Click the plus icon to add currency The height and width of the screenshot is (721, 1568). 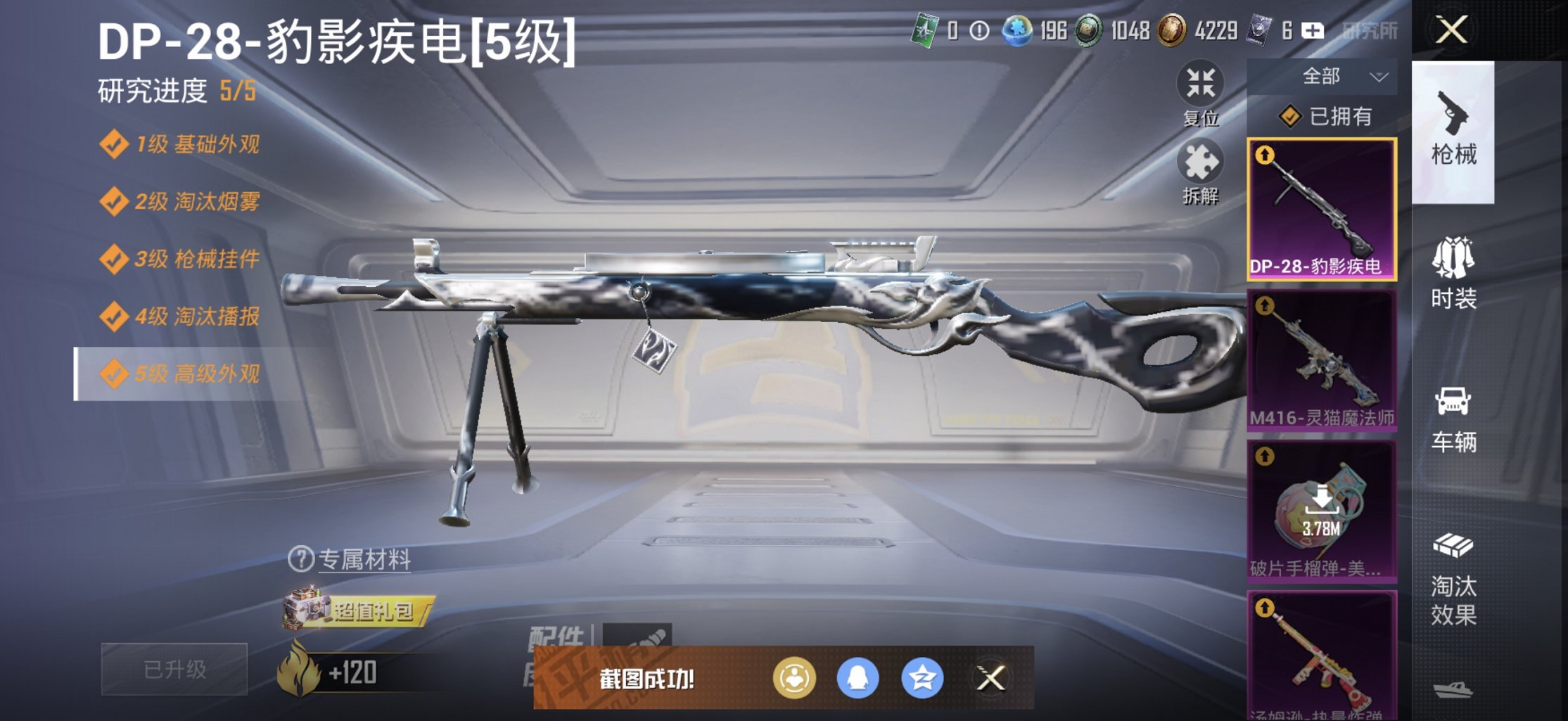coord(1312,31)
